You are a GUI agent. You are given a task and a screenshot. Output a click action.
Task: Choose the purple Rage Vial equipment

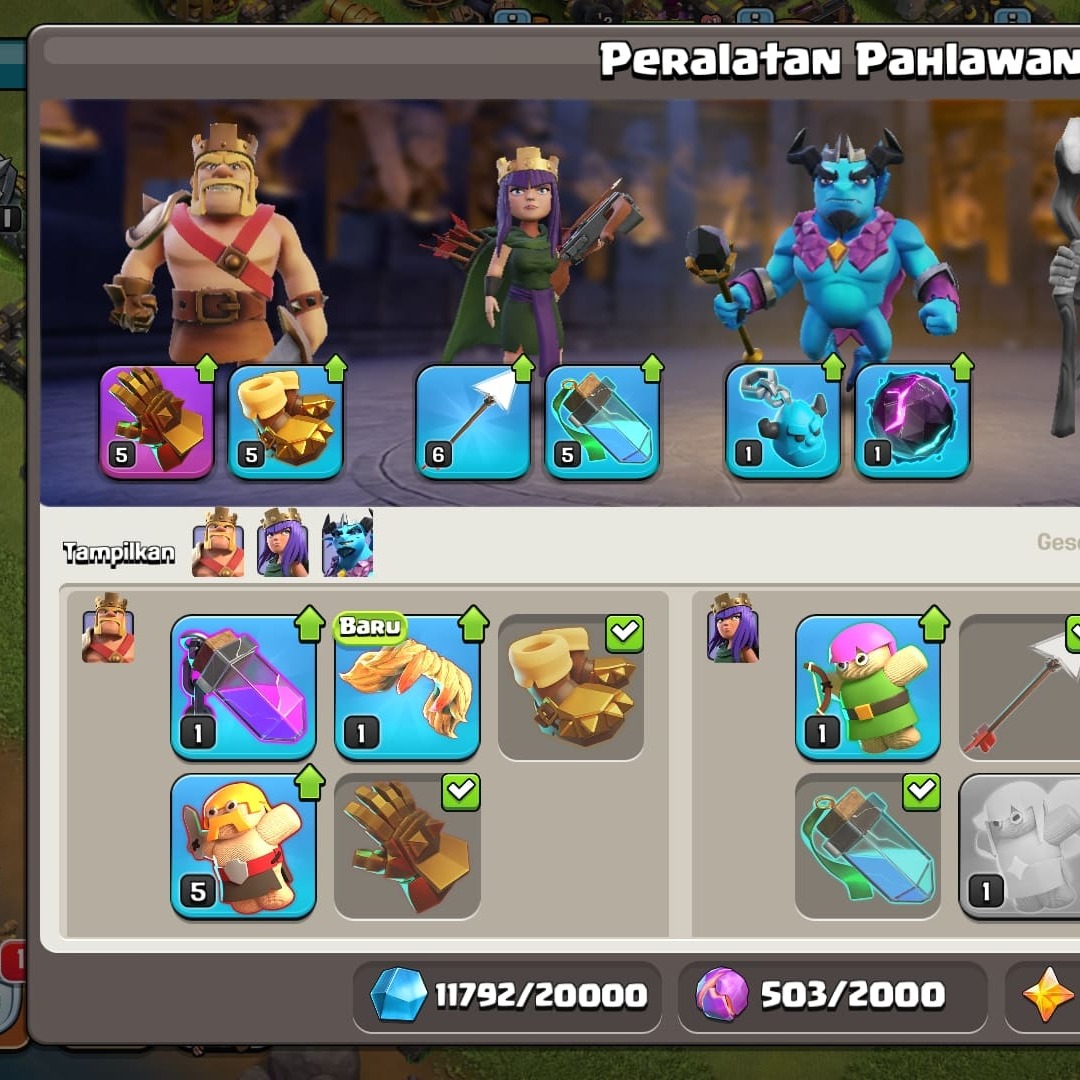point(244,688)
